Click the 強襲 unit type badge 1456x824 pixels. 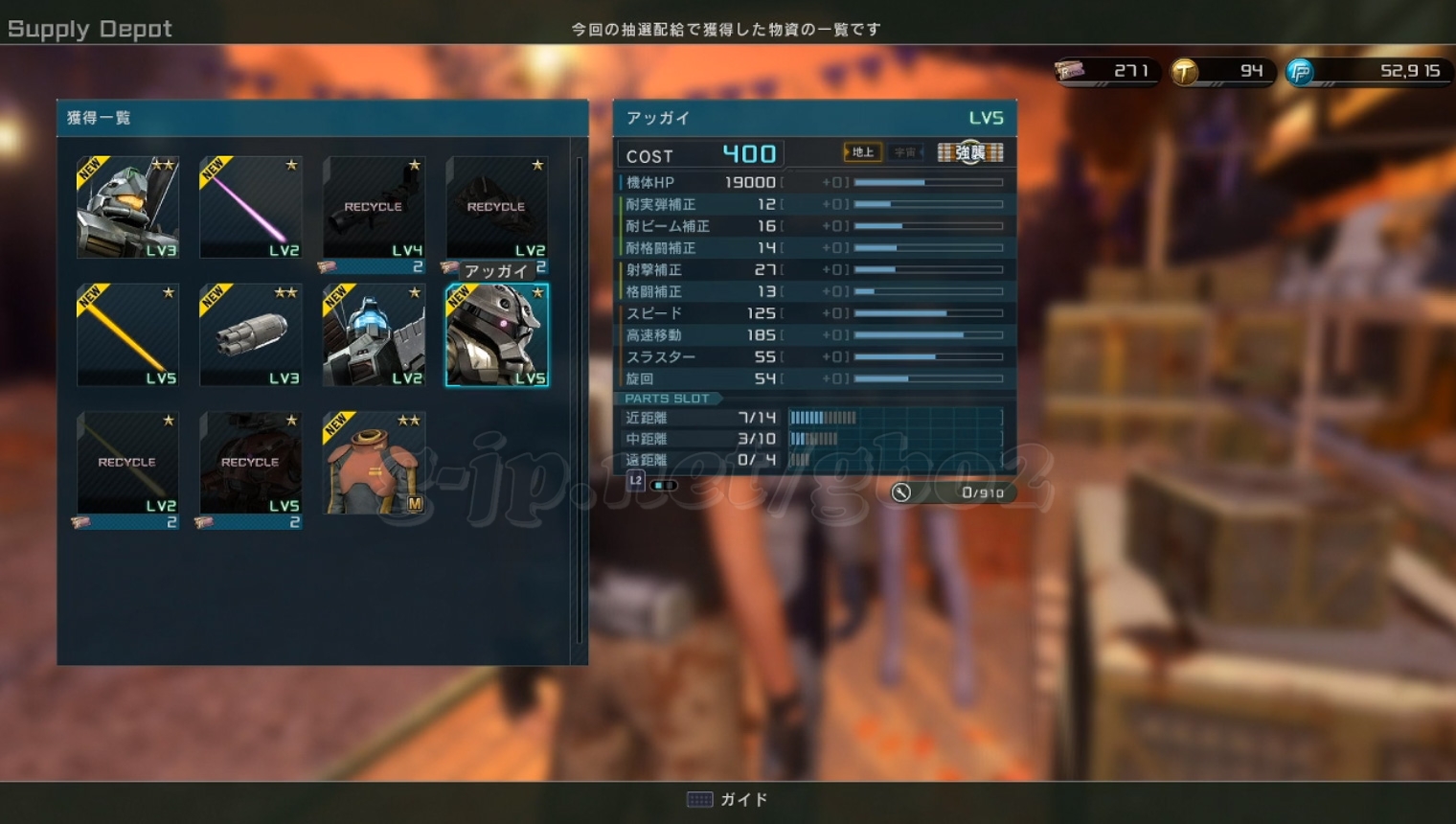(x=970, y=152)
